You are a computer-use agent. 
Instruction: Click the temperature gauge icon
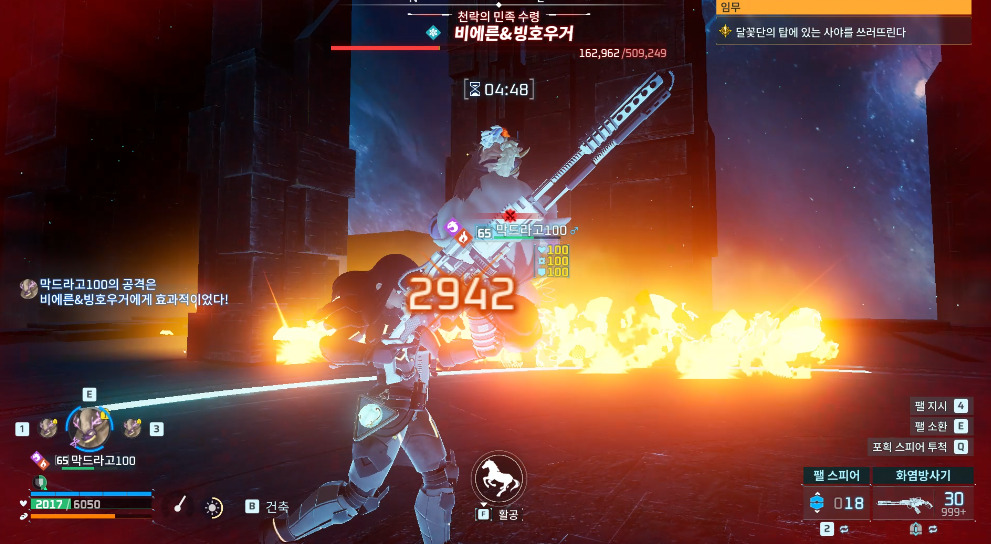(180, 506)
